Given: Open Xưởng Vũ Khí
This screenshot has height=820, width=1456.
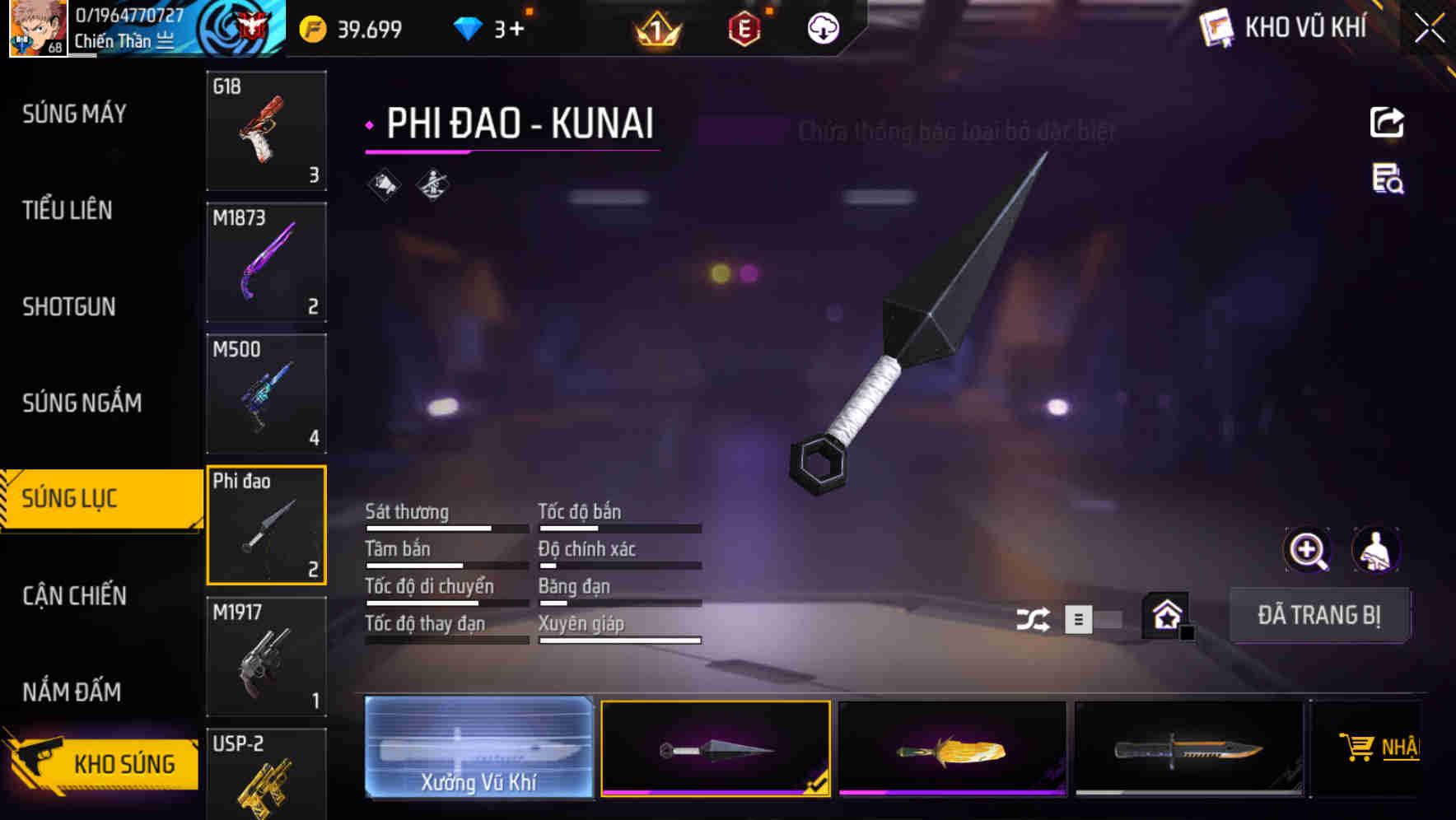Looking at the screenshot, I should coord(478,749).
